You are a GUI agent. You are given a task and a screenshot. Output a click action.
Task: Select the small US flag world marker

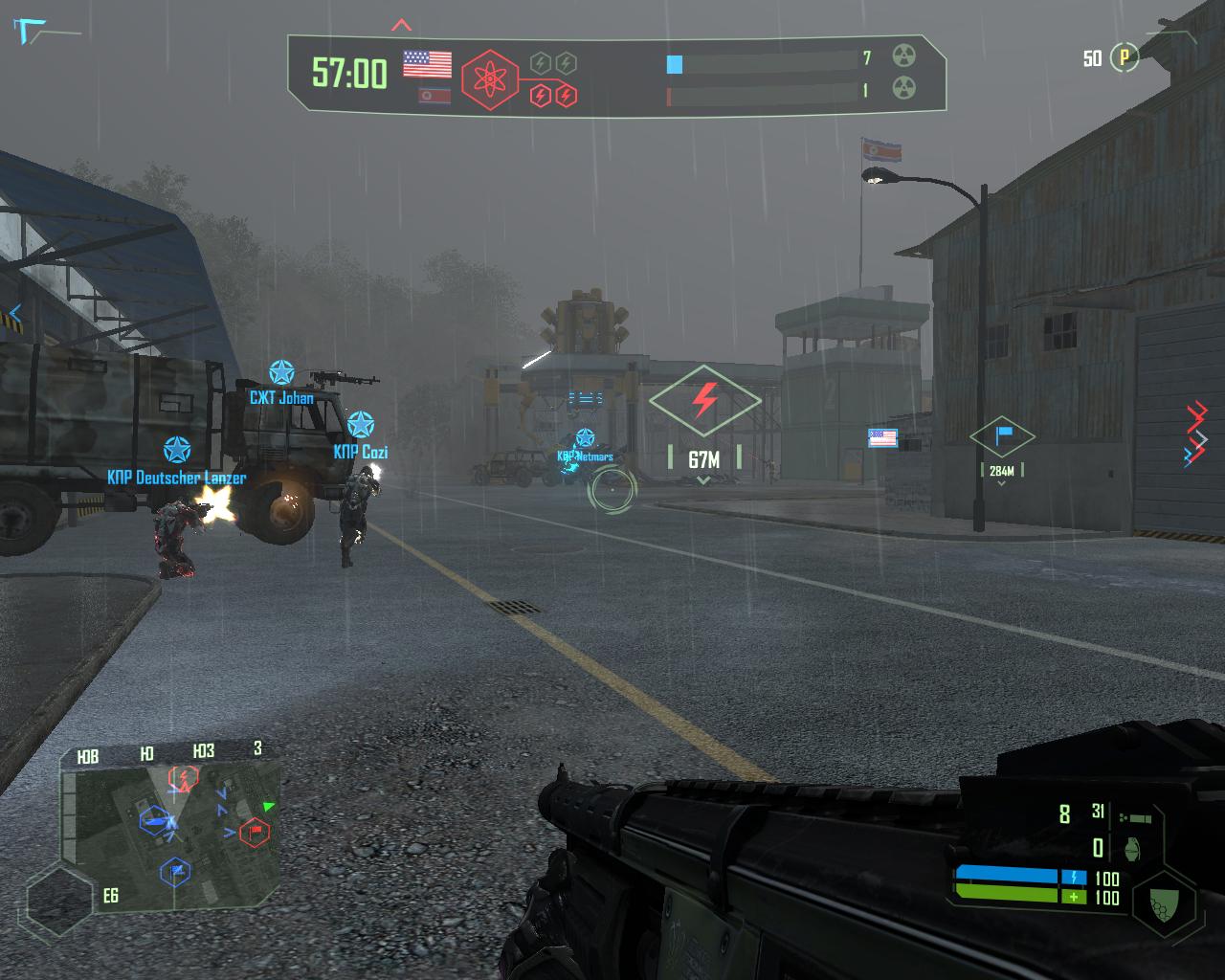pos(882,438)
